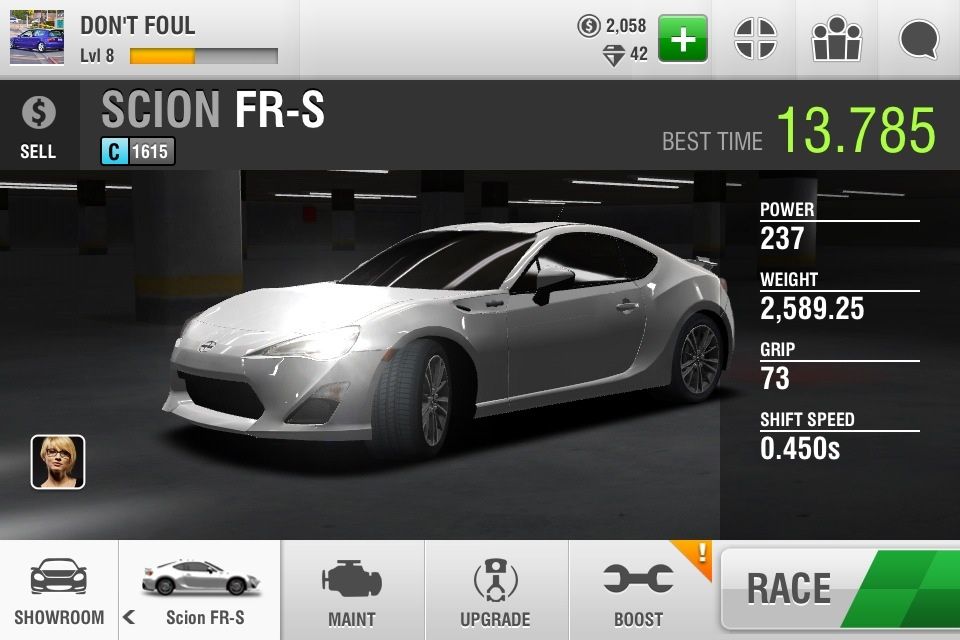Tap the green plus to add currency
960x640 pixels.
(x=682, y=39)
